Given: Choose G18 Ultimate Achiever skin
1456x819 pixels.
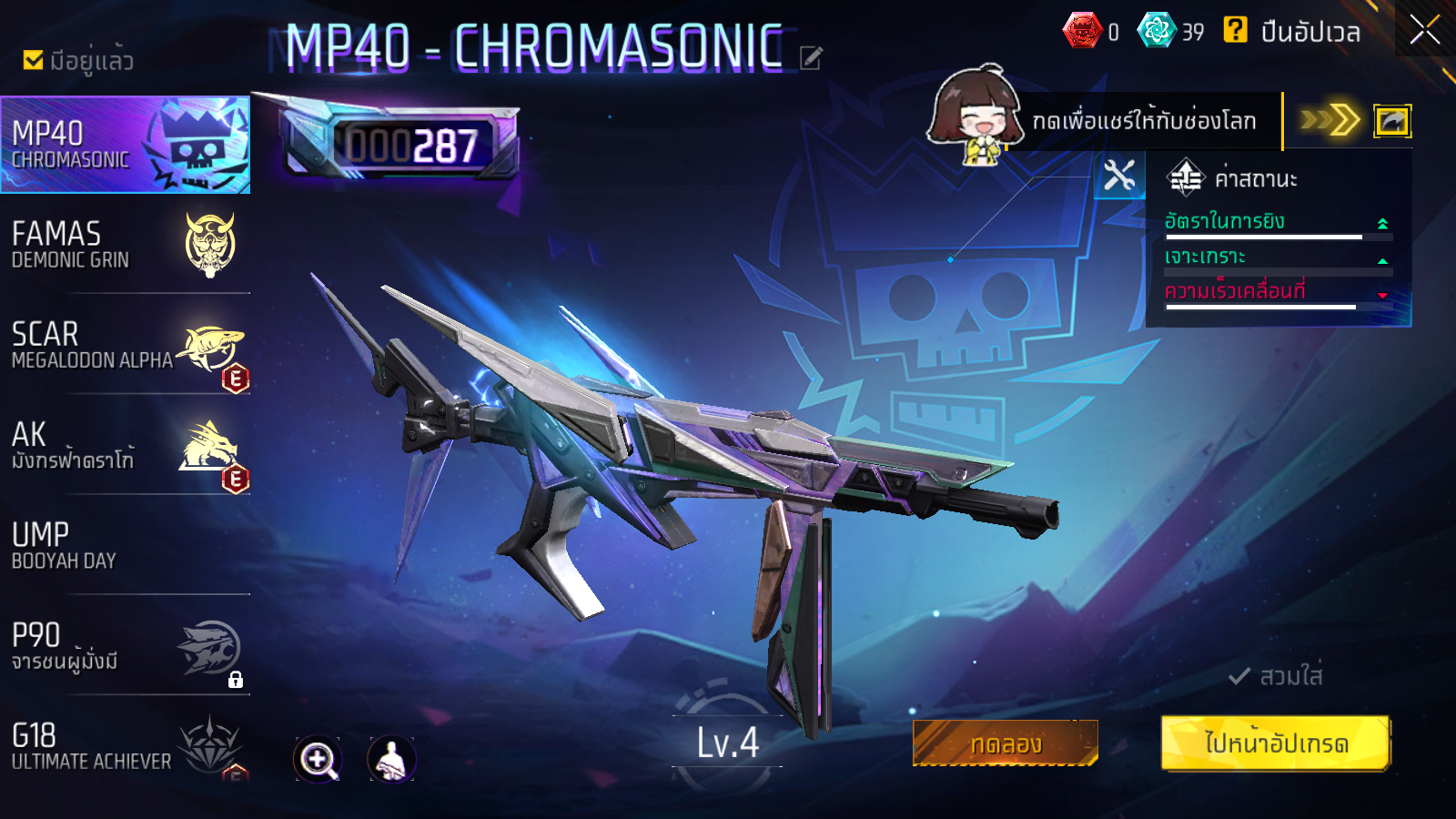Looking at the screenshot, I should 126,746.
